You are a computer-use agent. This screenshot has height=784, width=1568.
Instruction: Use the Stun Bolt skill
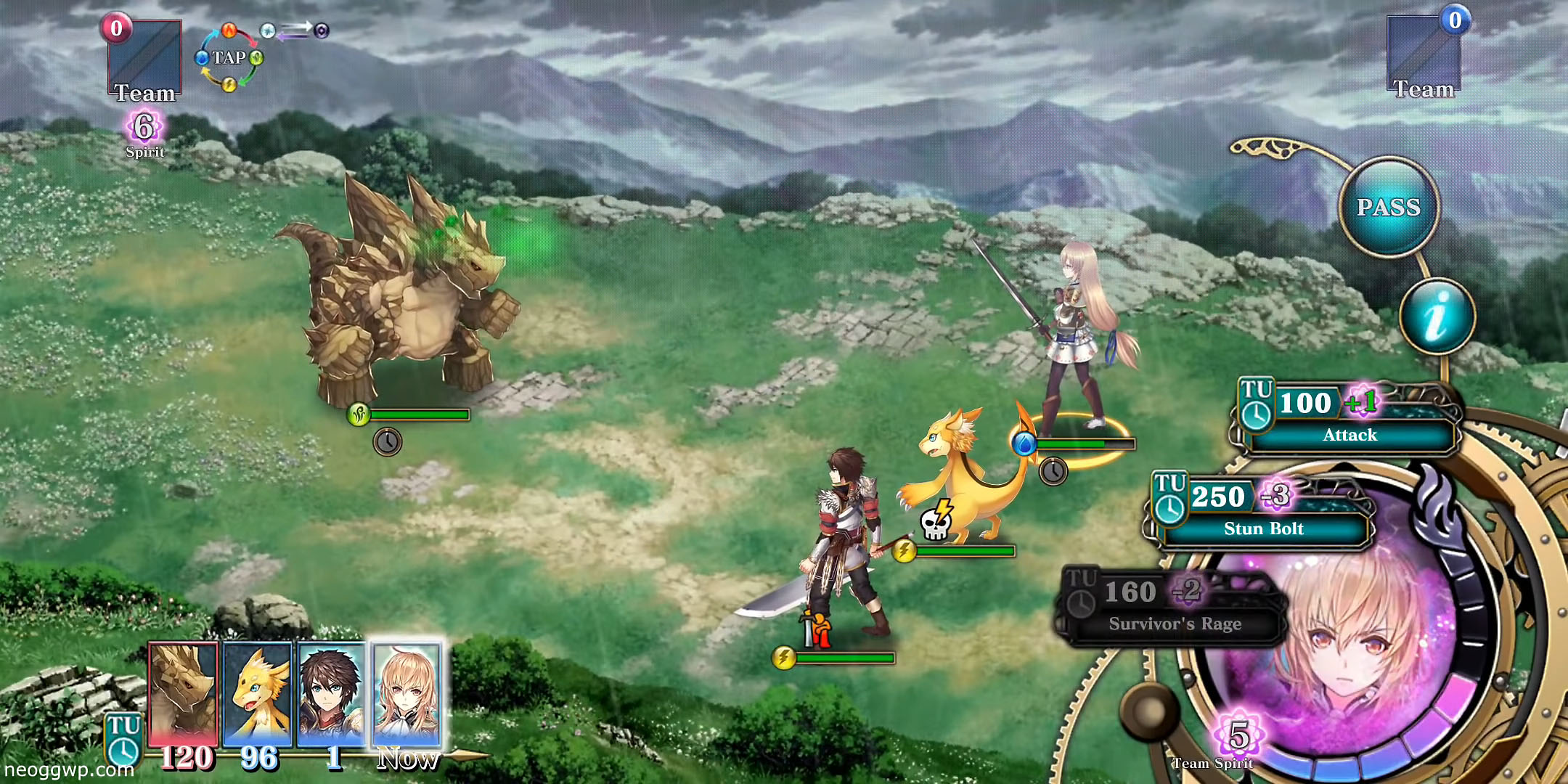coord(1263,528)
